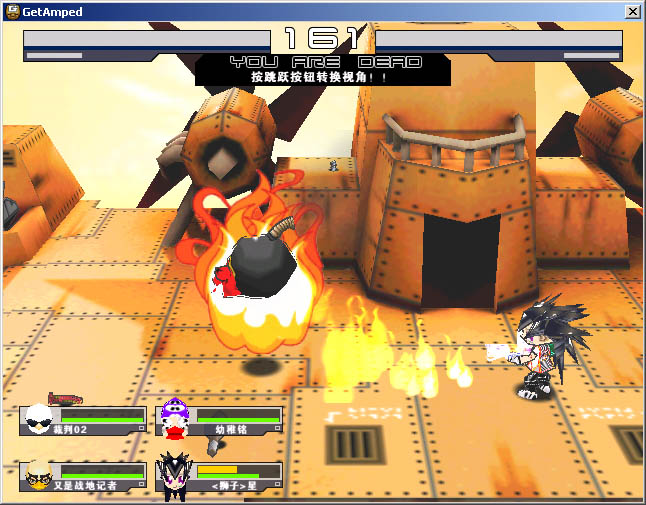Select the 又是战地记者 player panel
Viewport: 646px width, 505px height.
pos(84,476)
